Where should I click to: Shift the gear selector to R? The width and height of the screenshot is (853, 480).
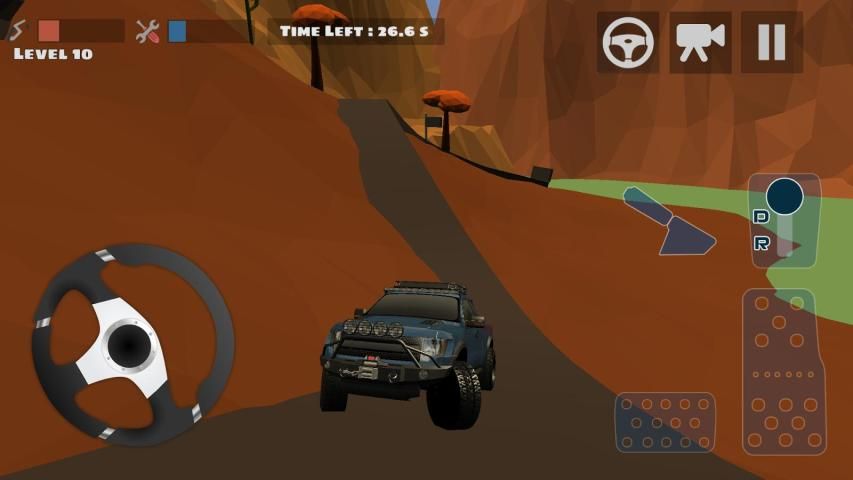coord(763,244)
